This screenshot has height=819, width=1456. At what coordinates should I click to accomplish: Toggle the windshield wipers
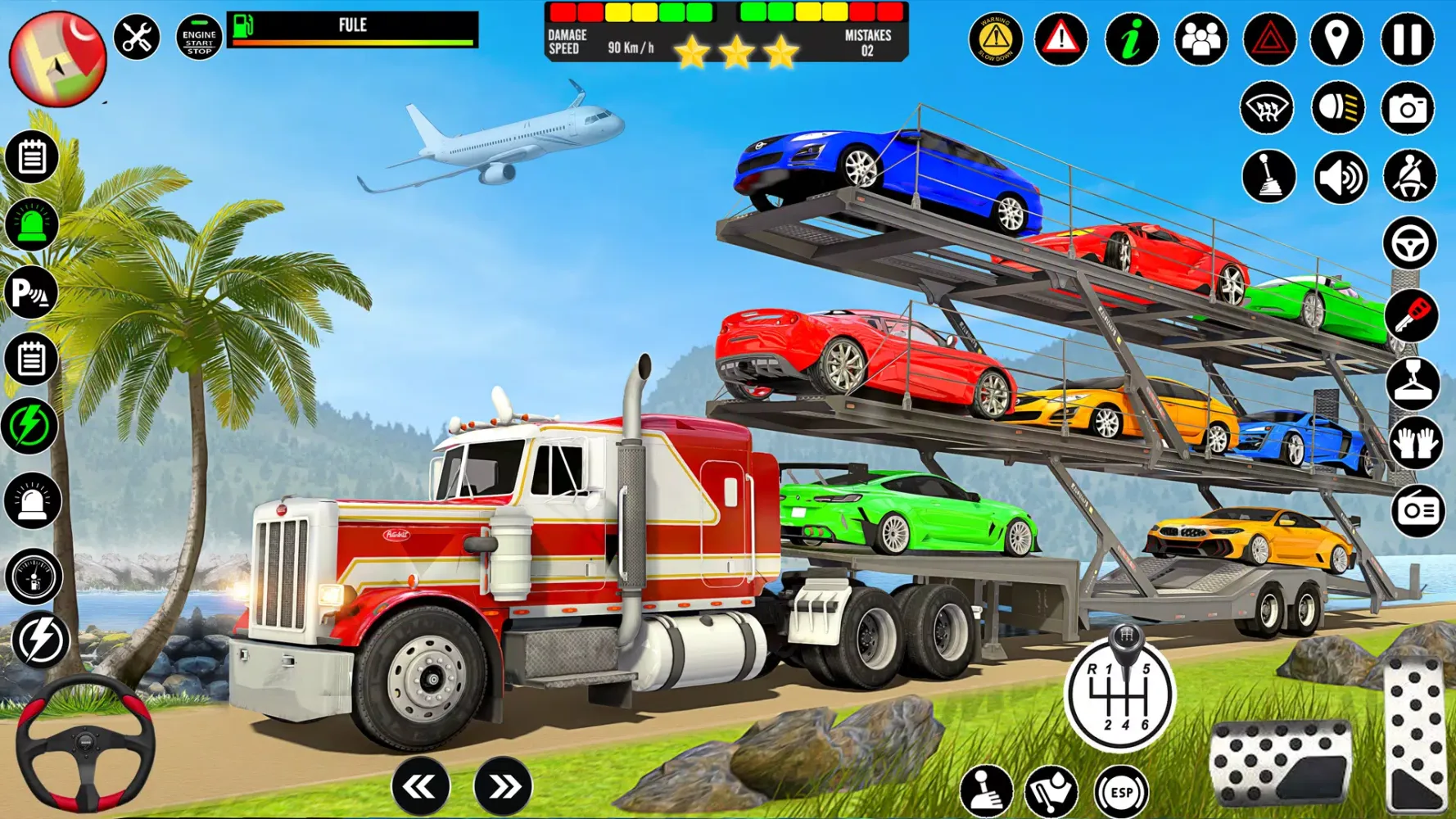coord(1266,107)
